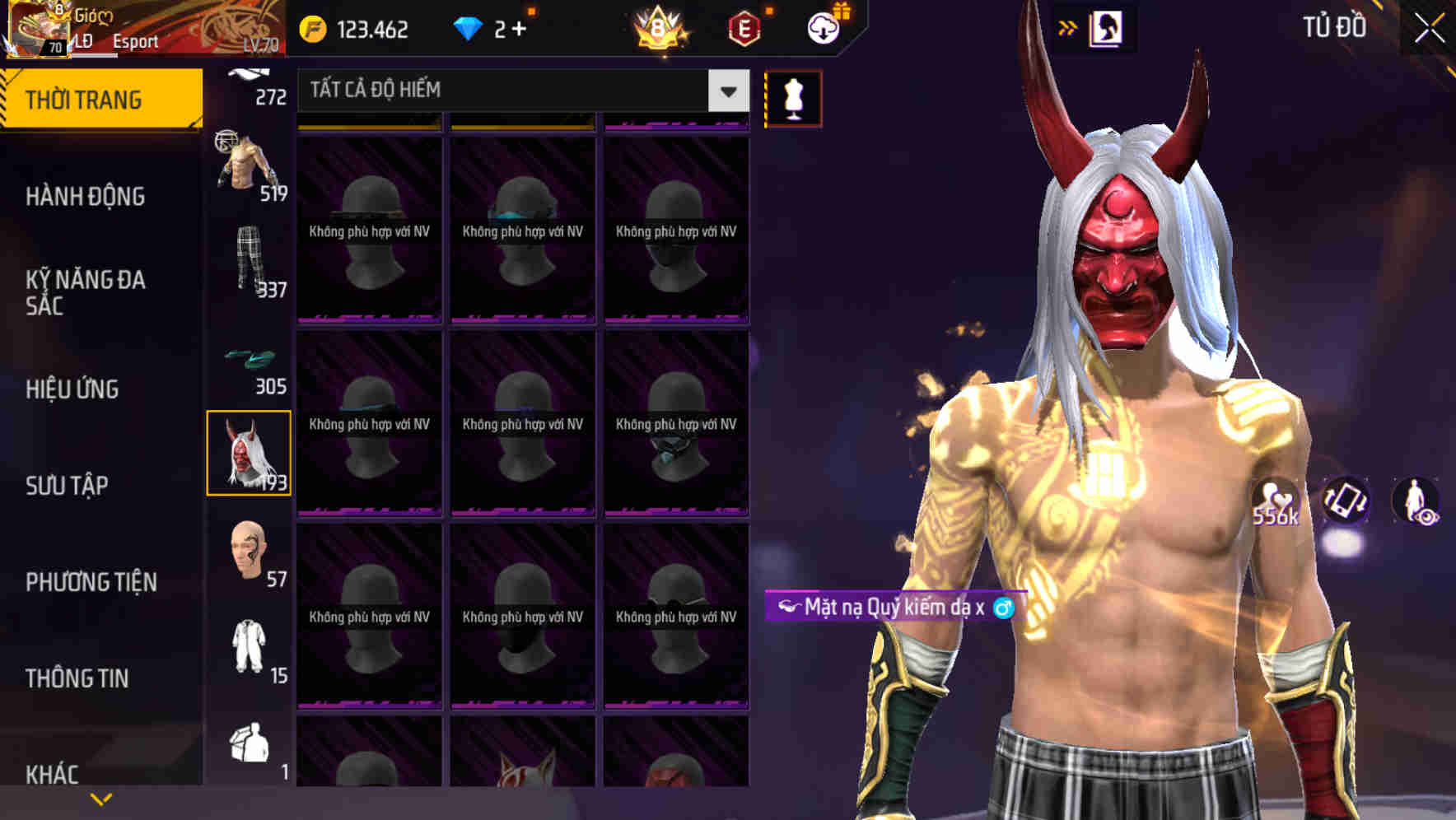Screen dimensions: 1456x820
Task: Select the demon mask category icon
Action: [x=249, y=454]
